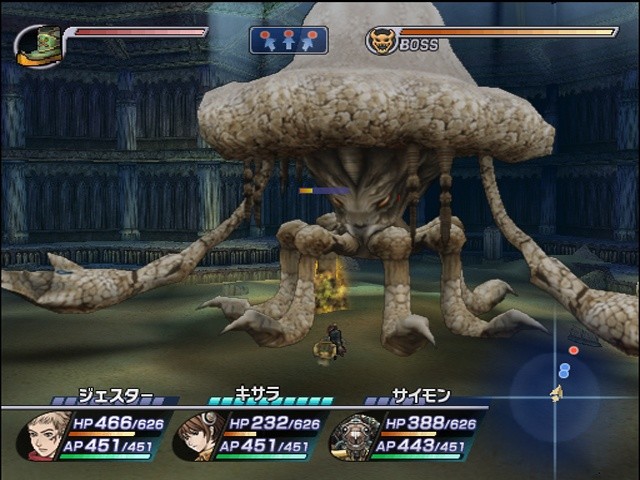This screenshot has width=640, height=480.
Task: Click the party formation indicator
Action: pos(288,40)
